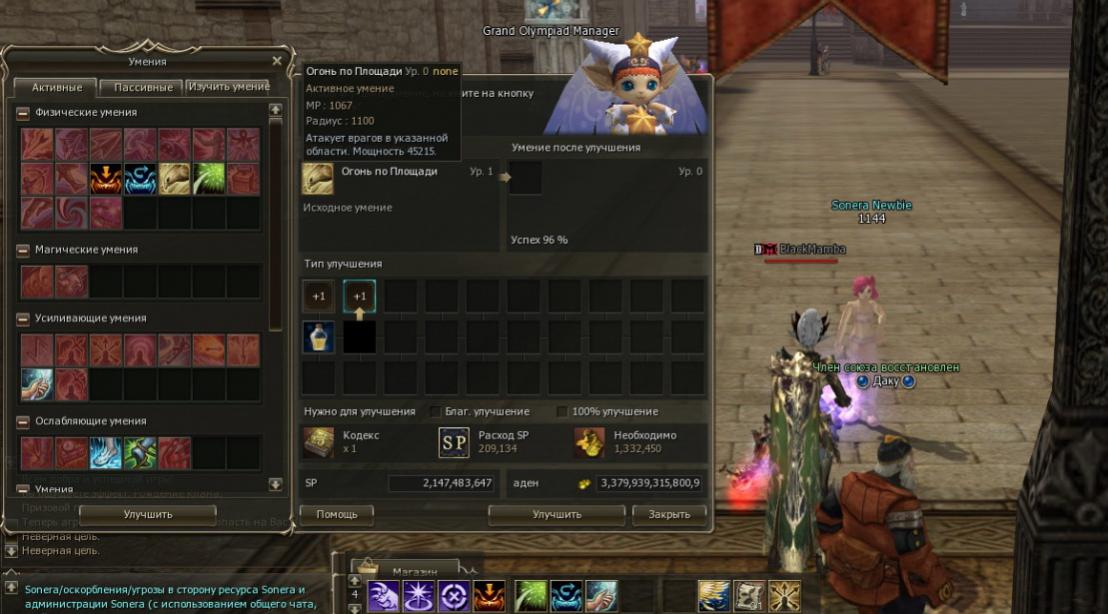Use the green slash skill on the hotbar
The image size is (1108, 614).
(531, 596)
